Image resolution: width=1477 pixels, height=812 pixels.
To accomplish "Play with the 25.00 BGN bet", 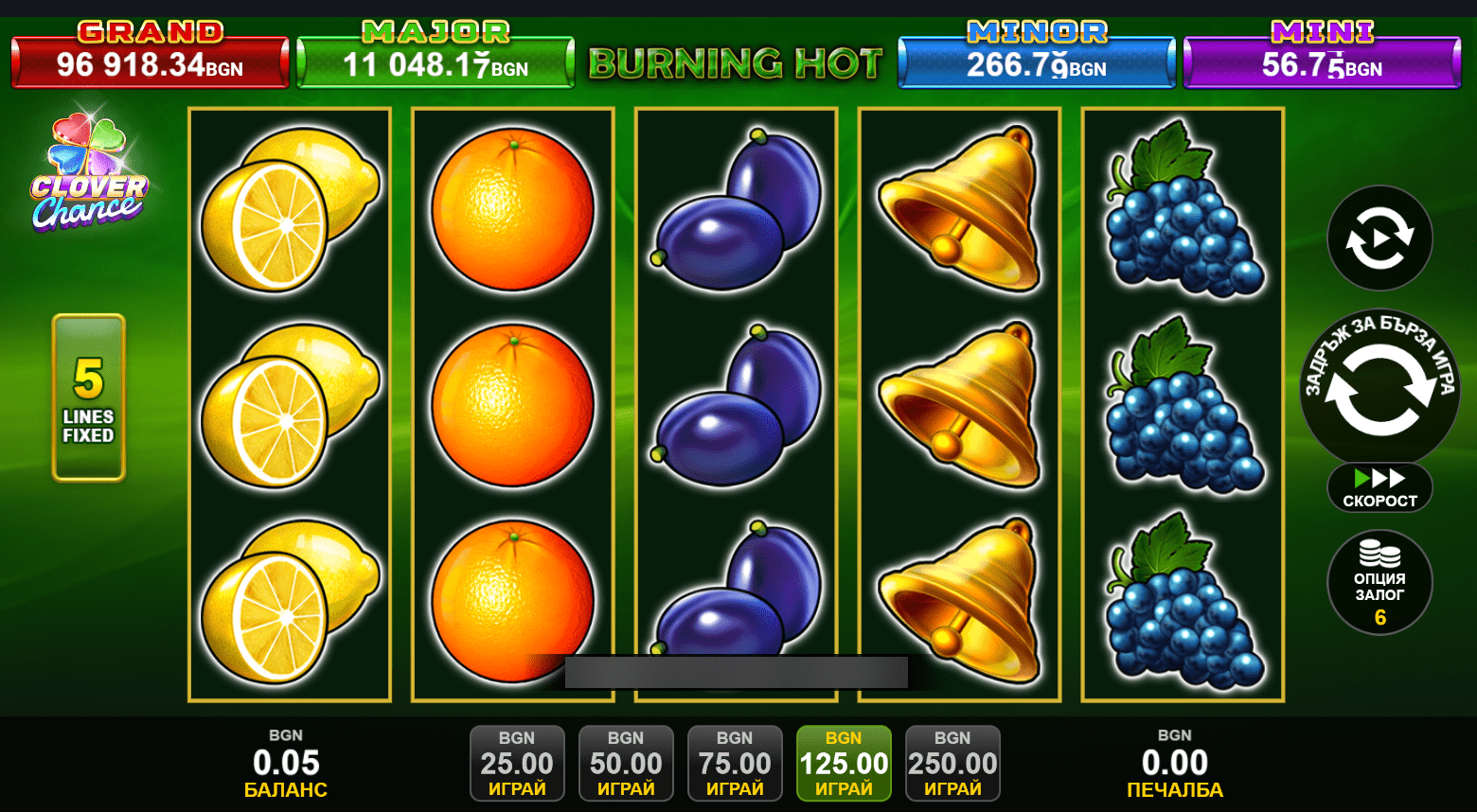I will [517, 763].
